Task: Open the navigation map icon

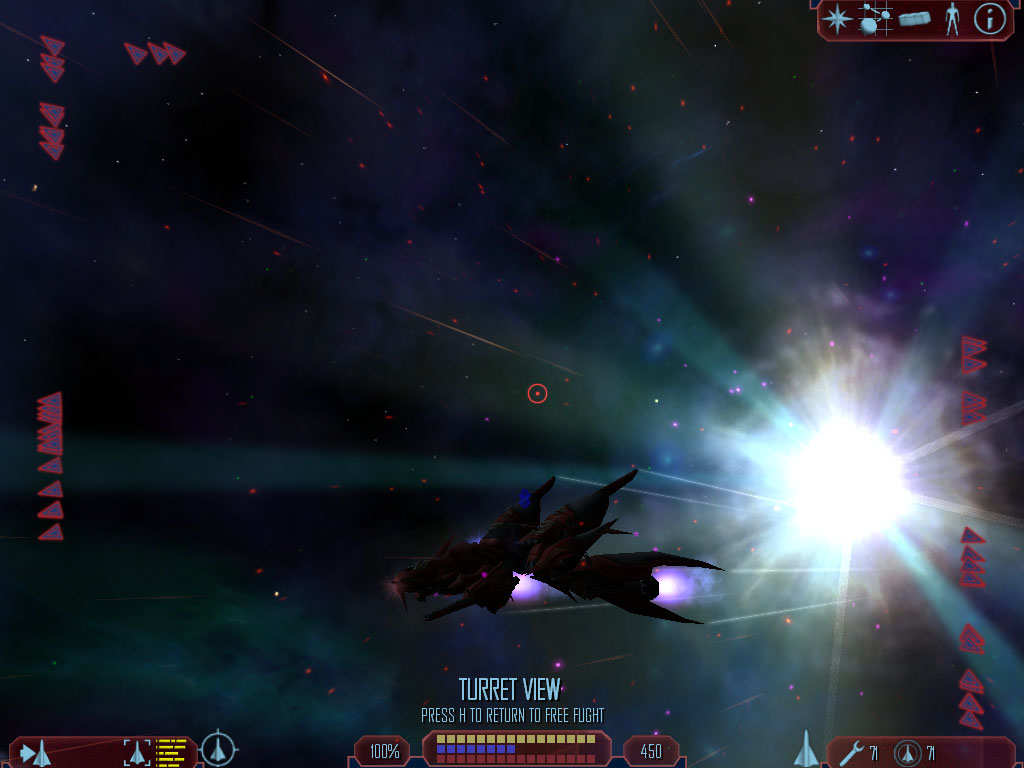Action: click(876, 19)
